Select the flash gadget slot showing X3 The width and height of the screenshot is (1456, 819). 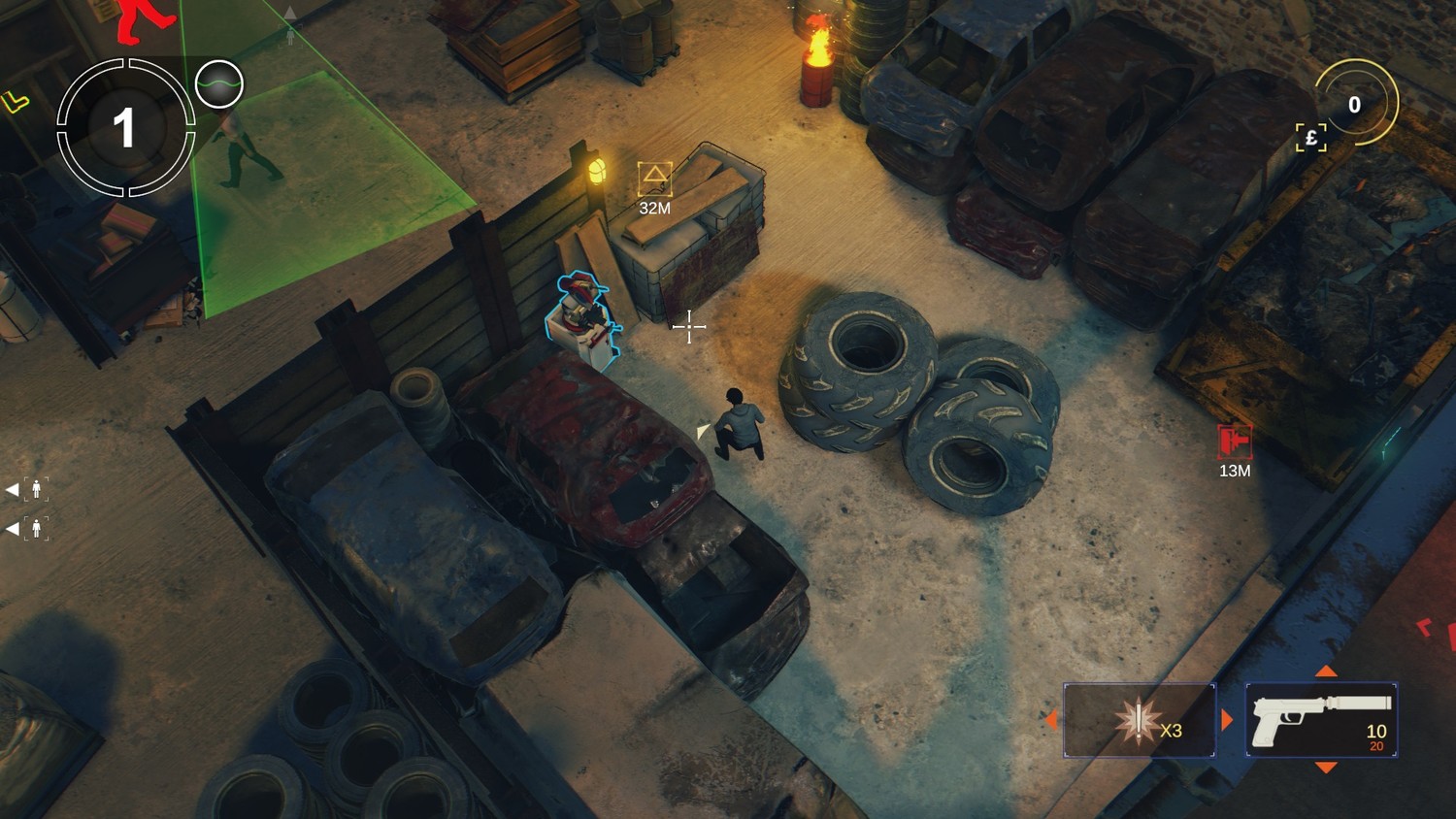click(1140, 720)
